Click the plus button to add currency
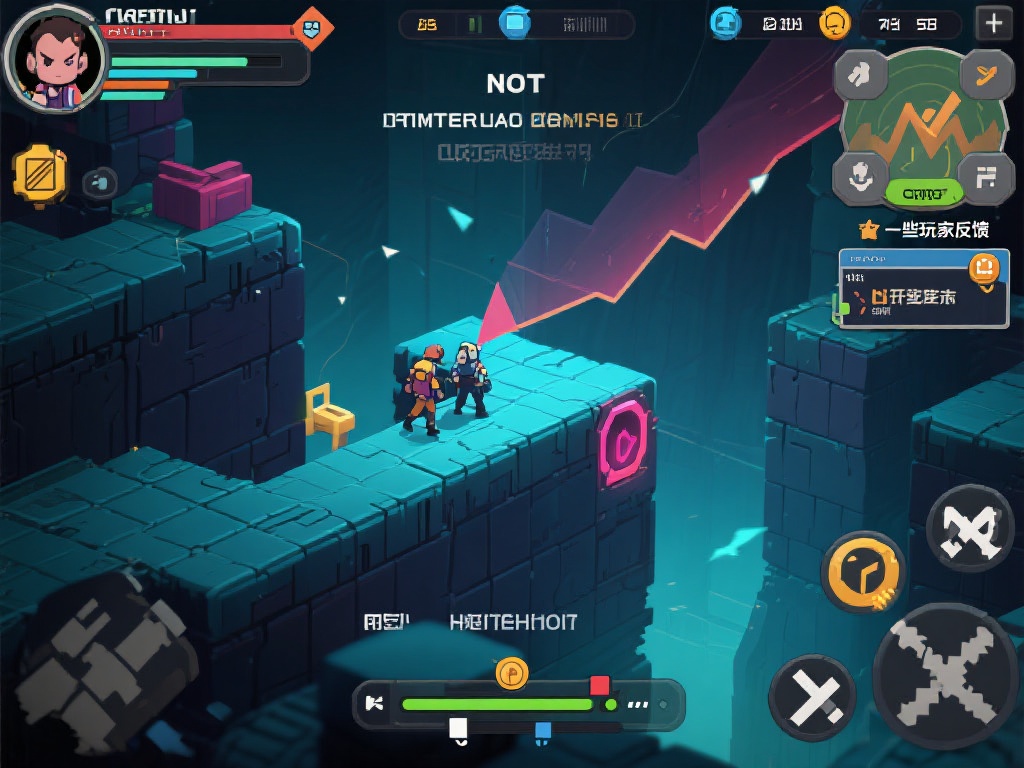 [x=993, y=23]
